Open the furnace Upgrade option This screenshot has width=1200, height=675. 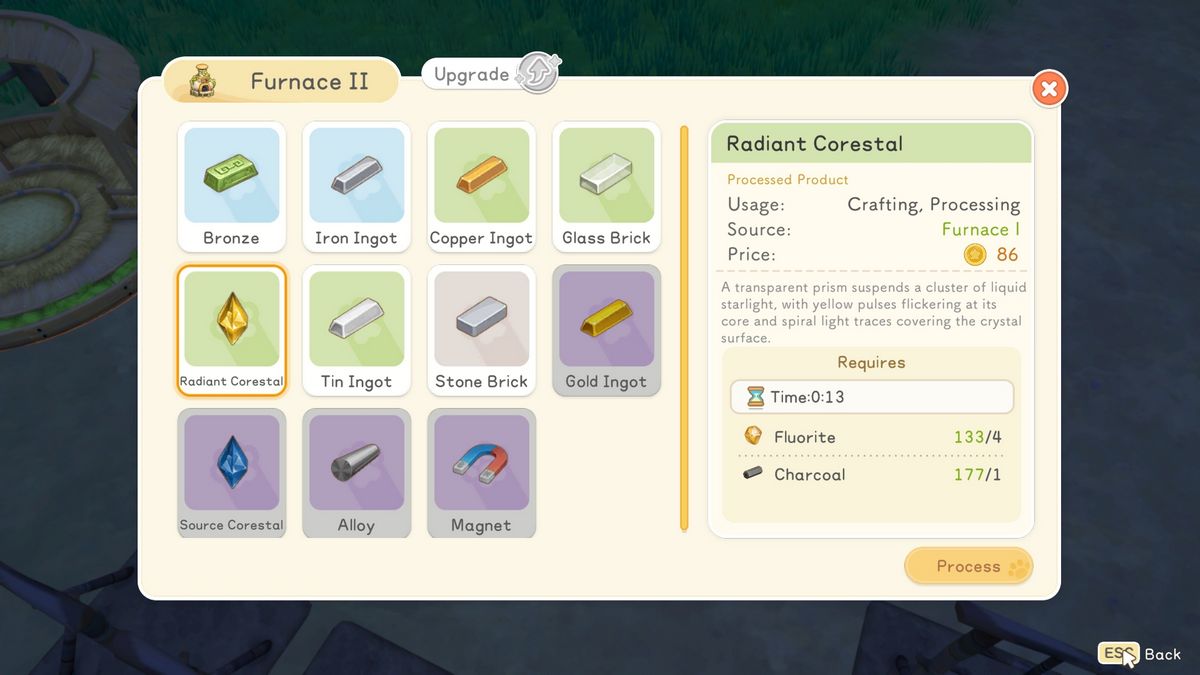point(492,74)
